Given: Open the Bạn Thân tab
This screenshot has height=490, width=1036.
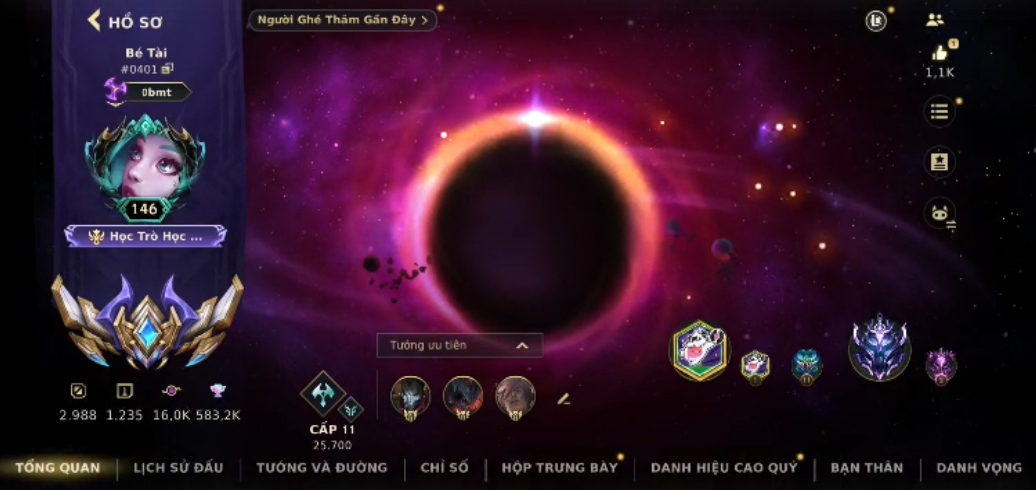Looking at the screenshot, I should point(866,468).
